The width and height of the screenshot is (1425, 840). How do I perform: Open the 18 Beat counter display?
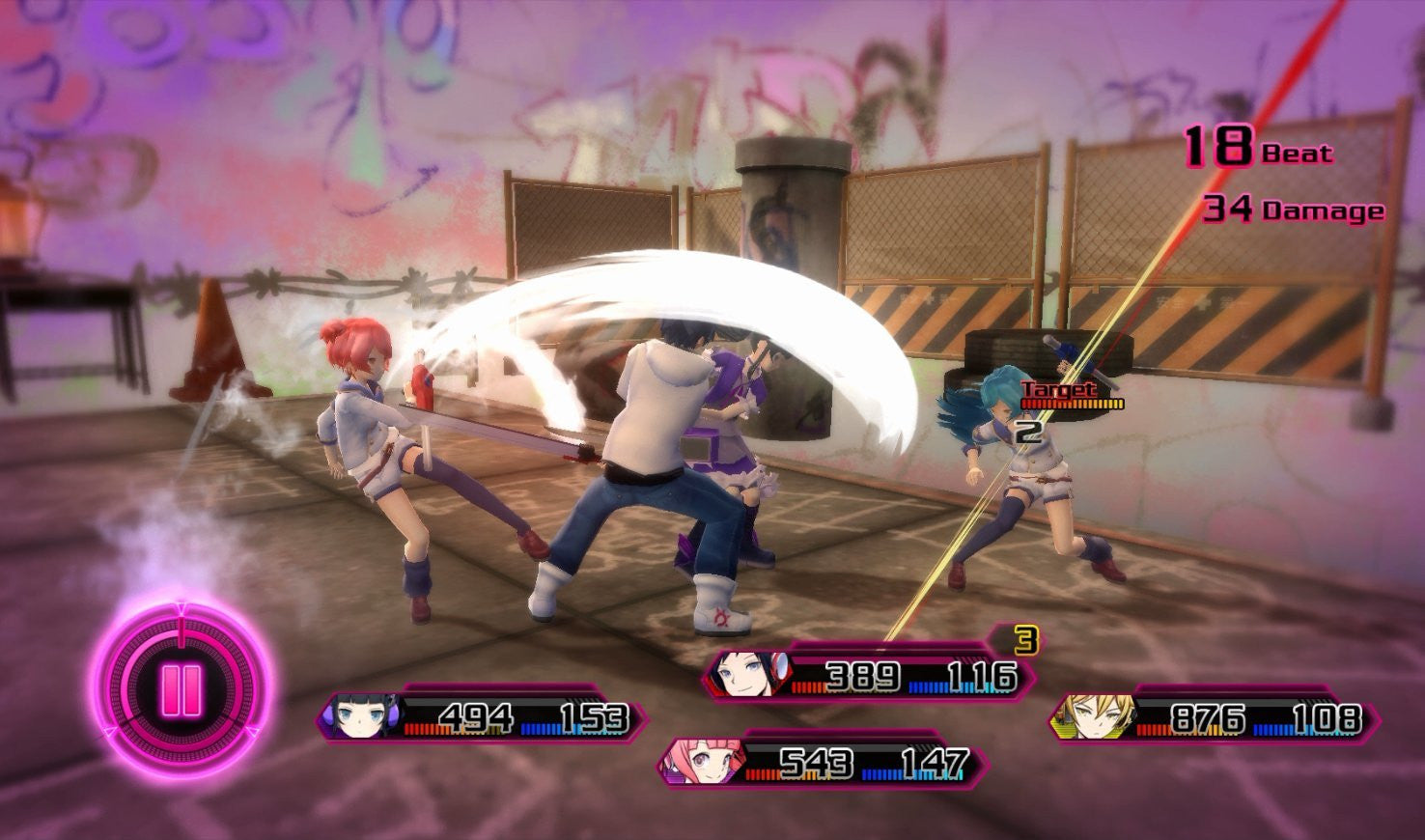point(1255,148)
